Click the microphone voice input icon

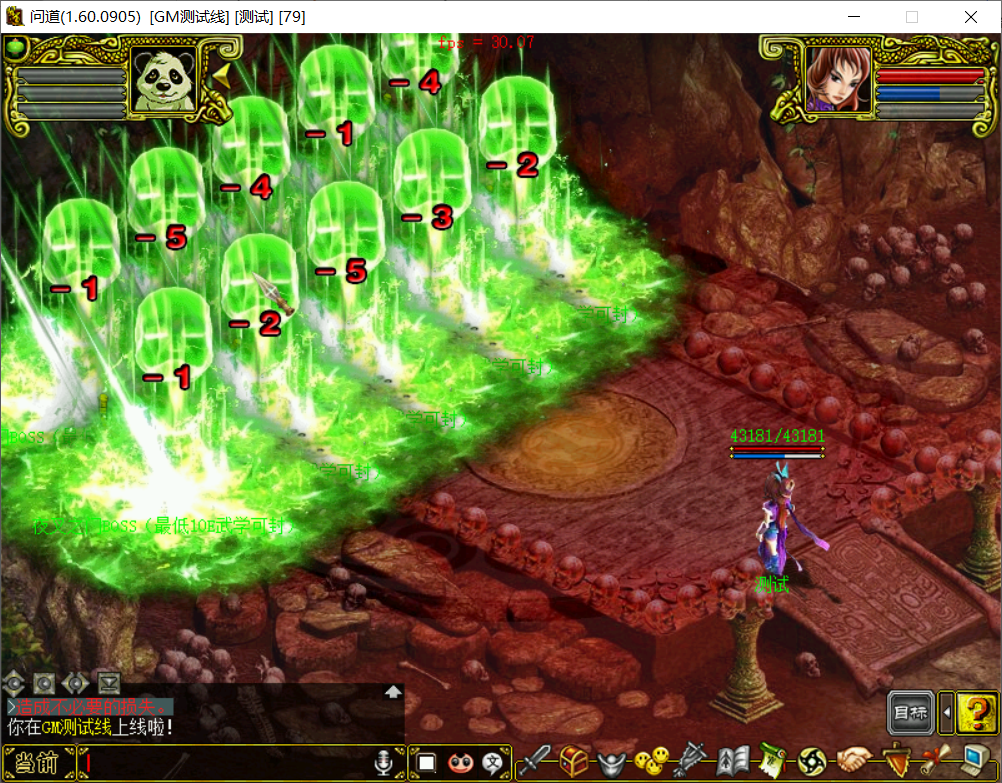point(383,764)
